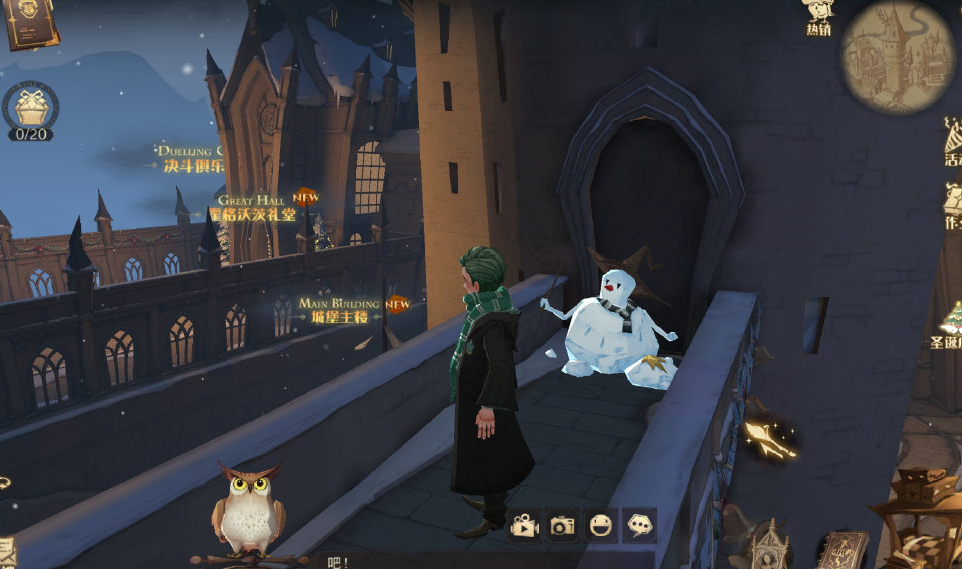Open the 热销 hot sale shop icon
Image resolution: width=962 pixels, height=569 pixels.
[x=818, y=16]
